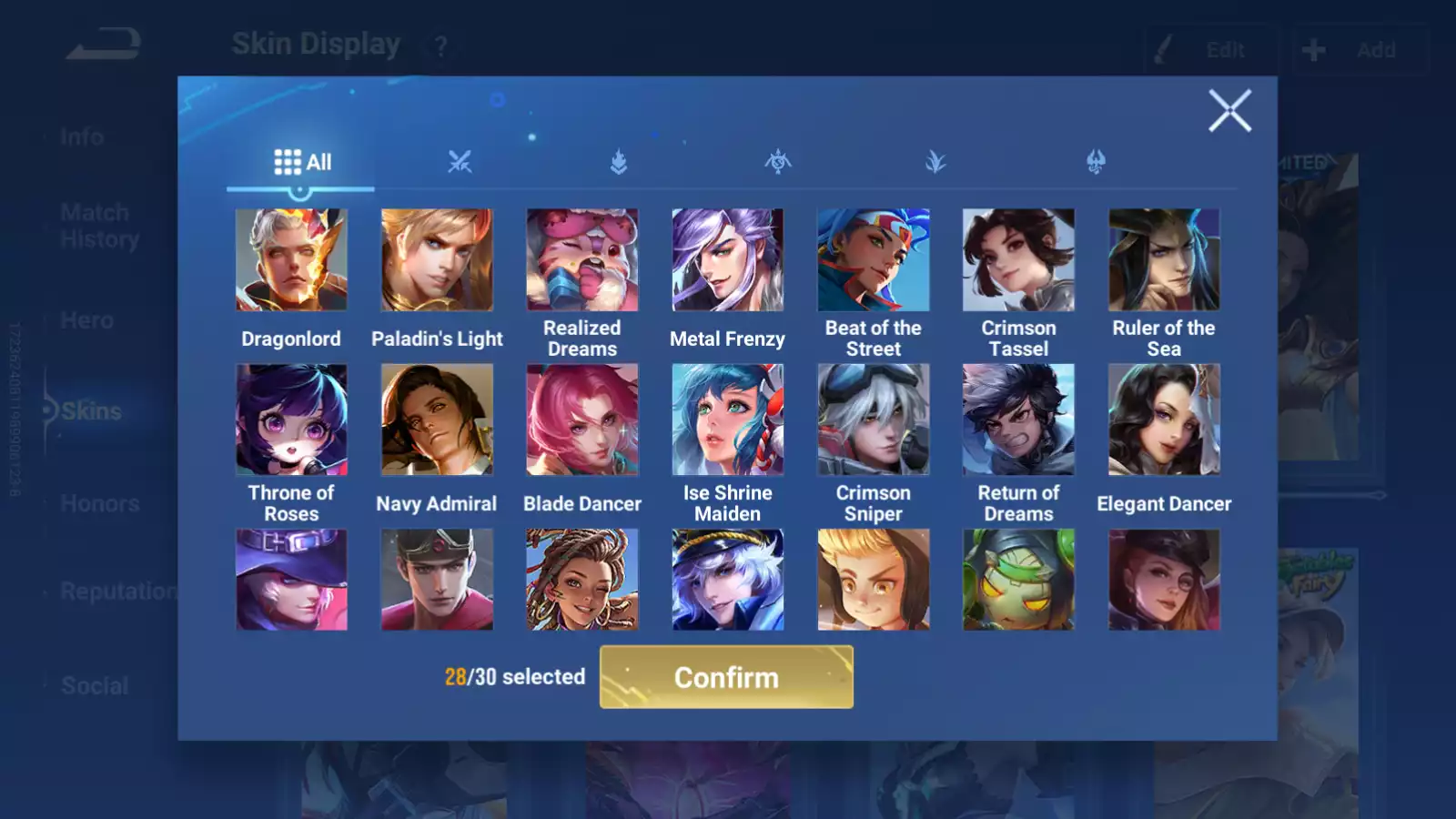Viewport: 1456px width, 819px height.
Task: Switch to the All skins tab
Action: tap(302, 163)
